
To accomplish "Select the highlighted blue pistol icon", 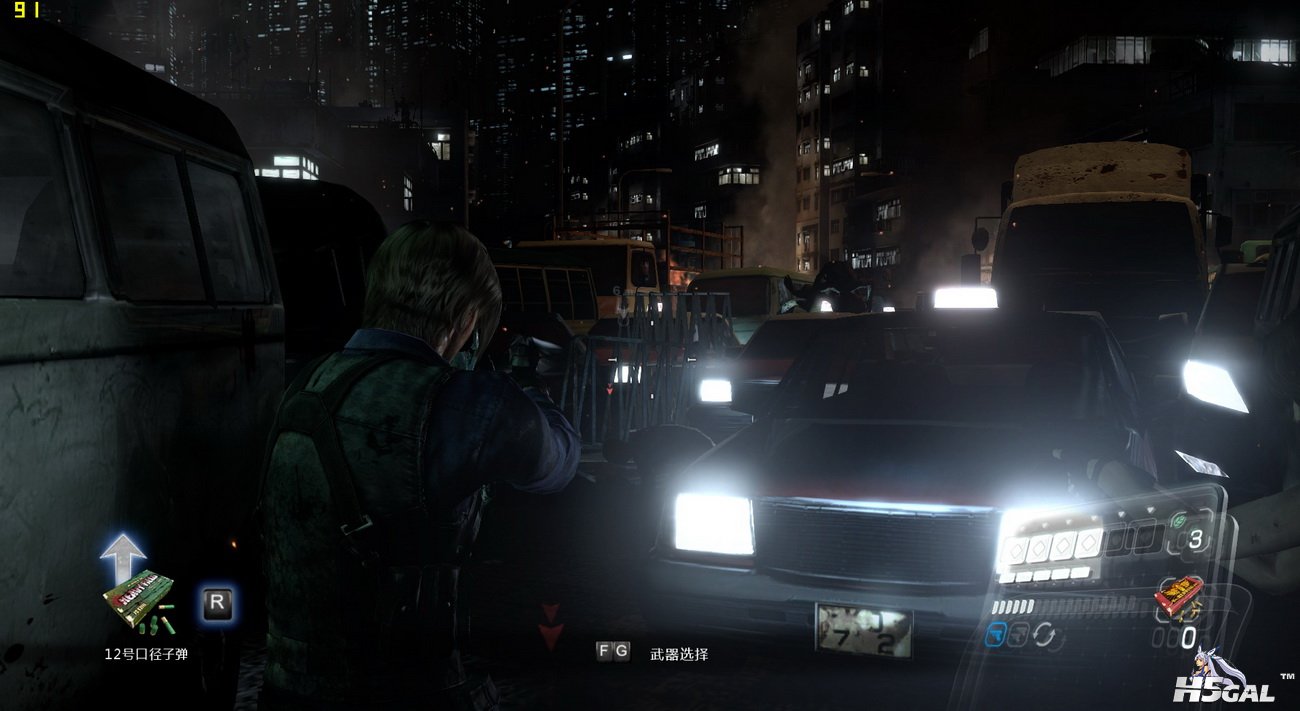I will pyautogui.click(x=995, y=633).
